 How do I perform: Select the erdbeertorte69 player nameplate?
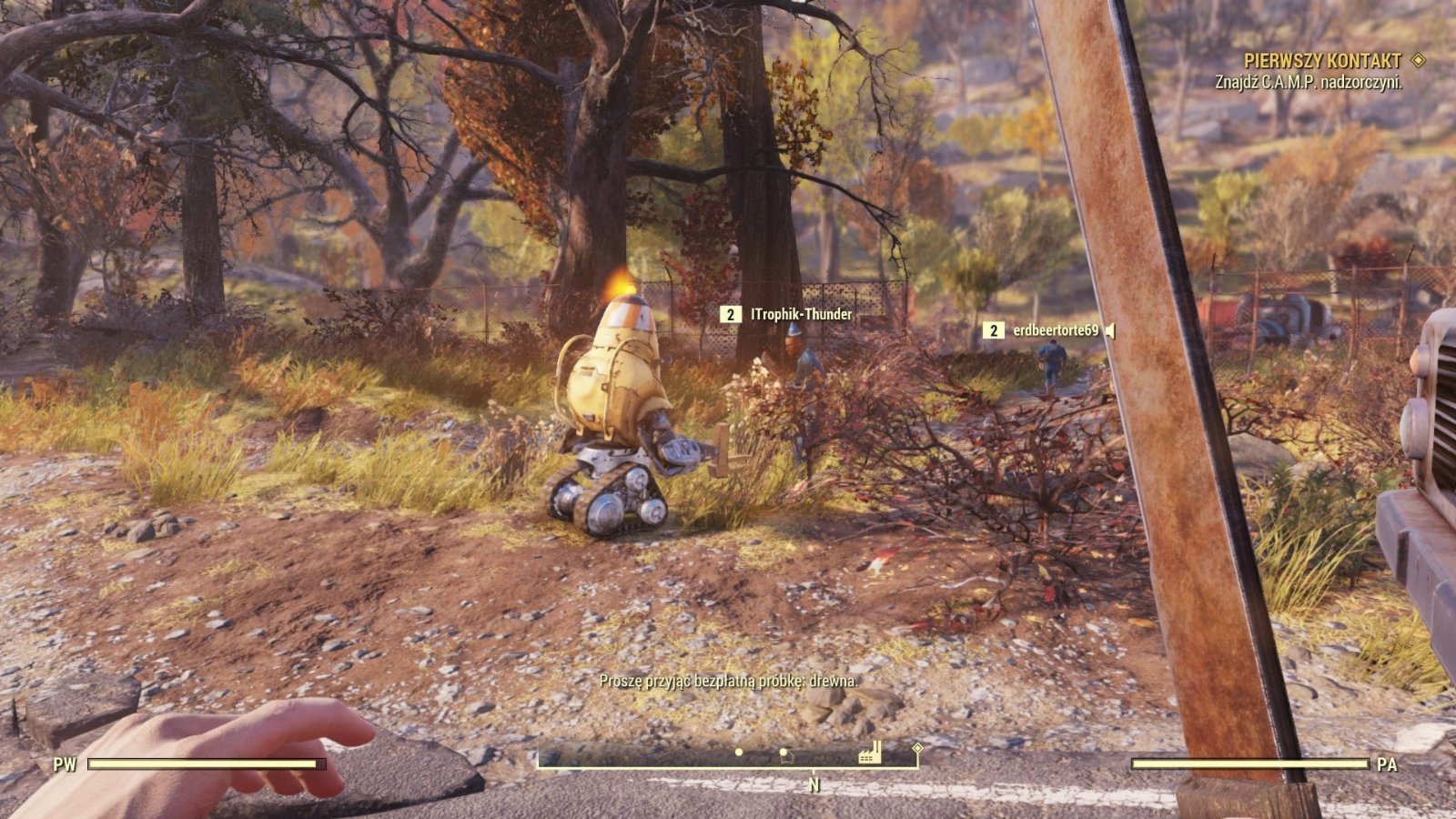(1056, 331)
